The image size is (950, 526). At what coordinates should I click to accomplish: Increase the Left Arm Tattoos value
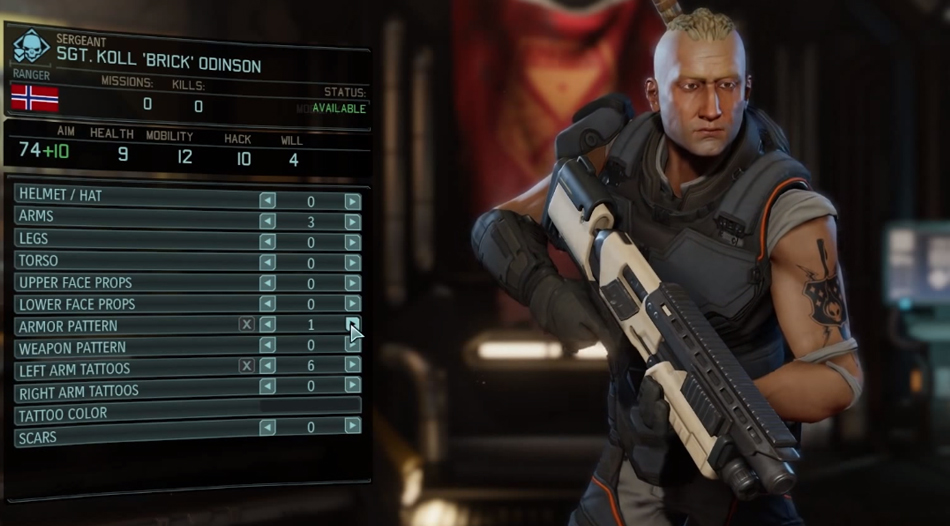click(353, 366)
